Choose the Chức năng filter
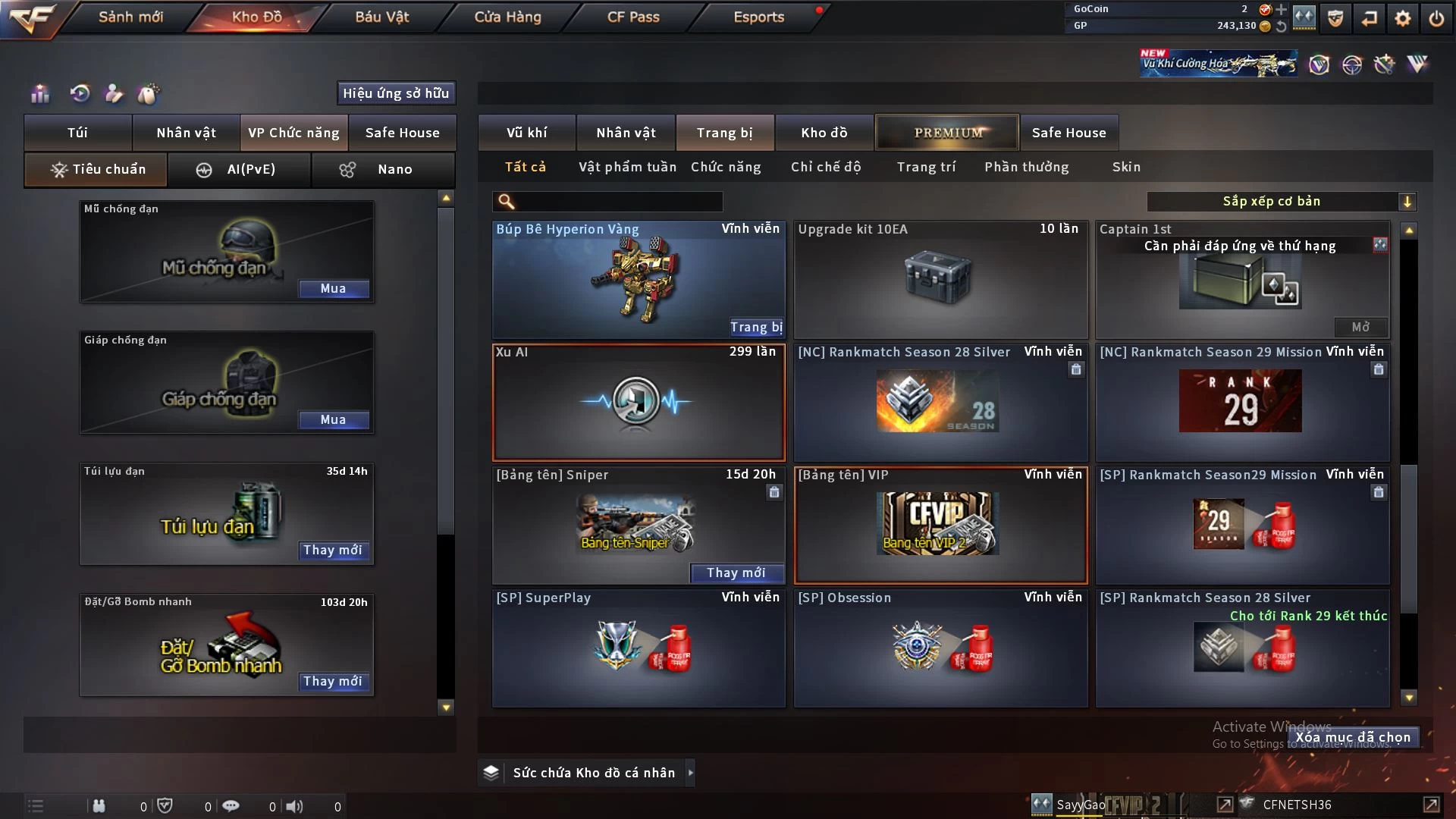Image resolution: width=1456 pixels, height=819 pixels. (726, 167)
